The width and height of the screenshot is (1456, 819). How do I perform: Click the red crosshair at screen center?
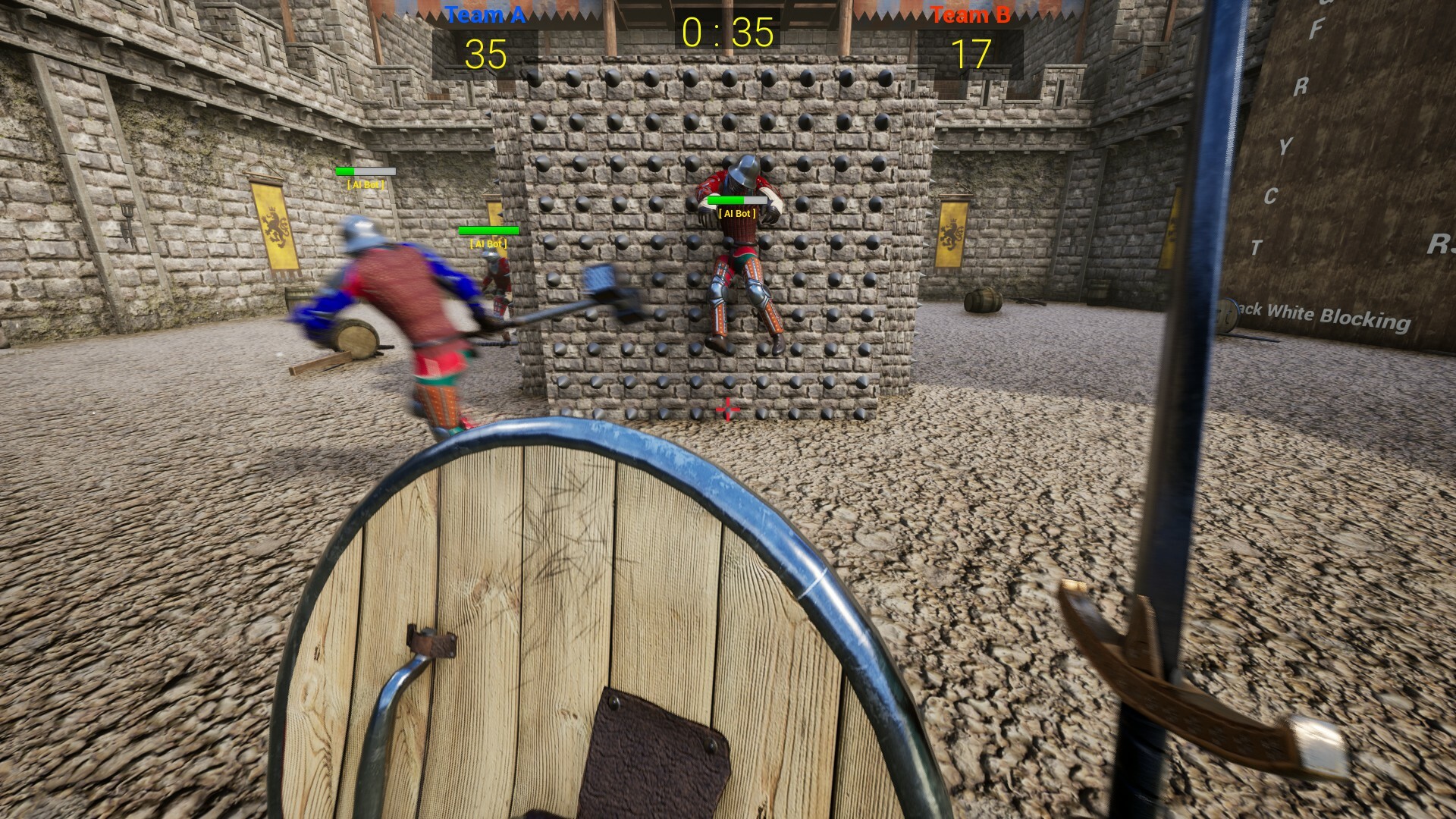[x=728, y=408]
